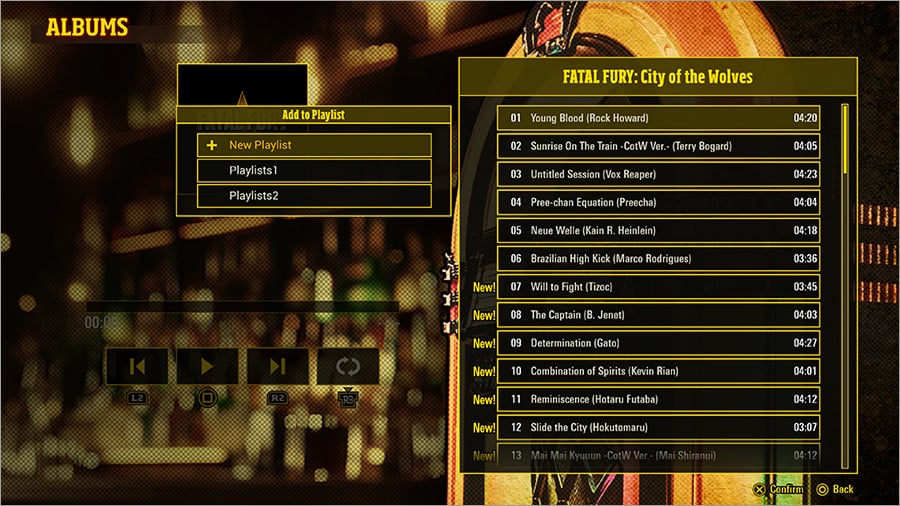This screenshot has width=900, height=506.
Task: Choose The Captain (B. Jenet) track
Action: (658, 315)
